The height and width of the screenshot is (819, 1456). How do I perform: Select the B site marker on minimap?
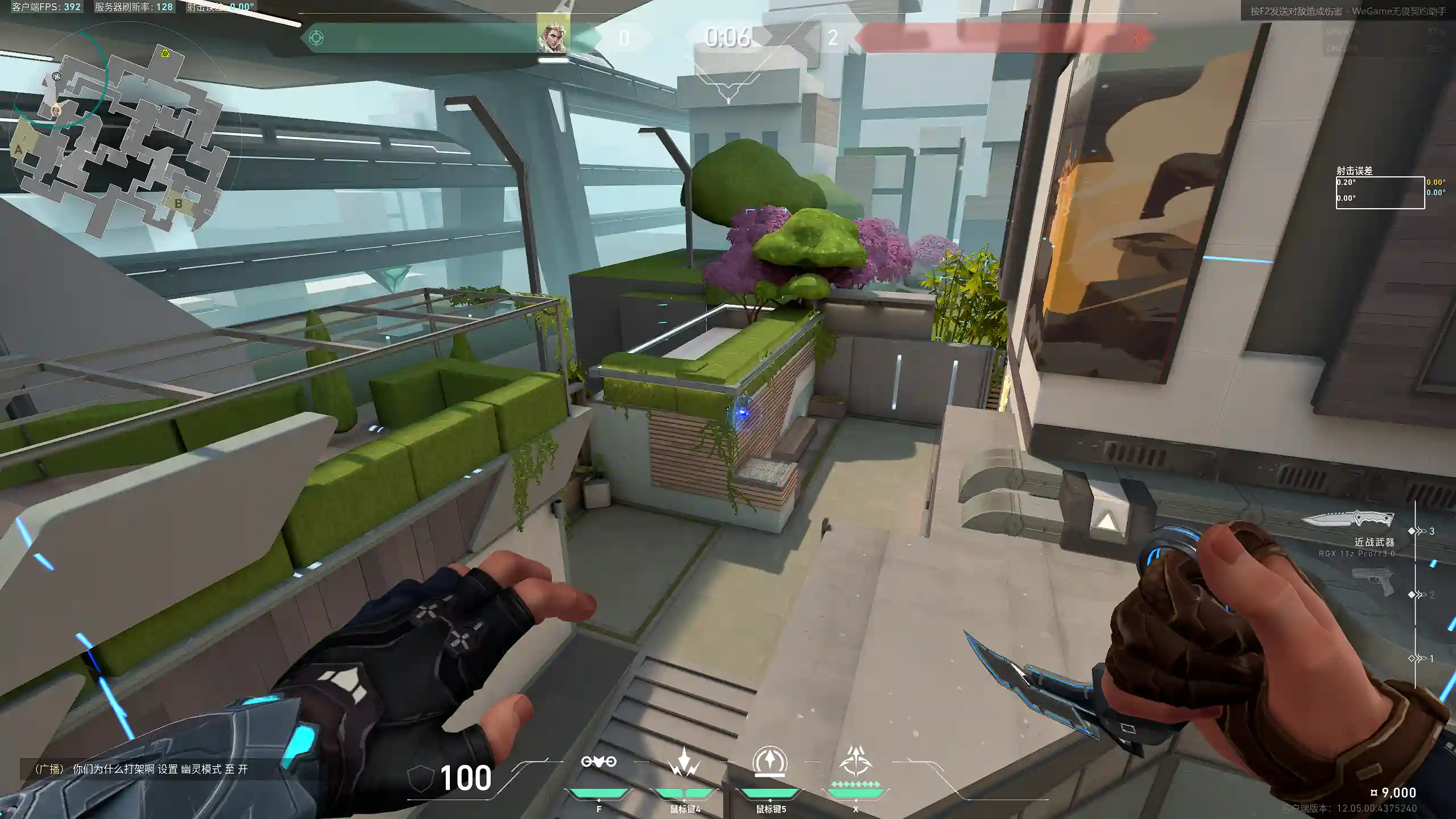point(178,203)
